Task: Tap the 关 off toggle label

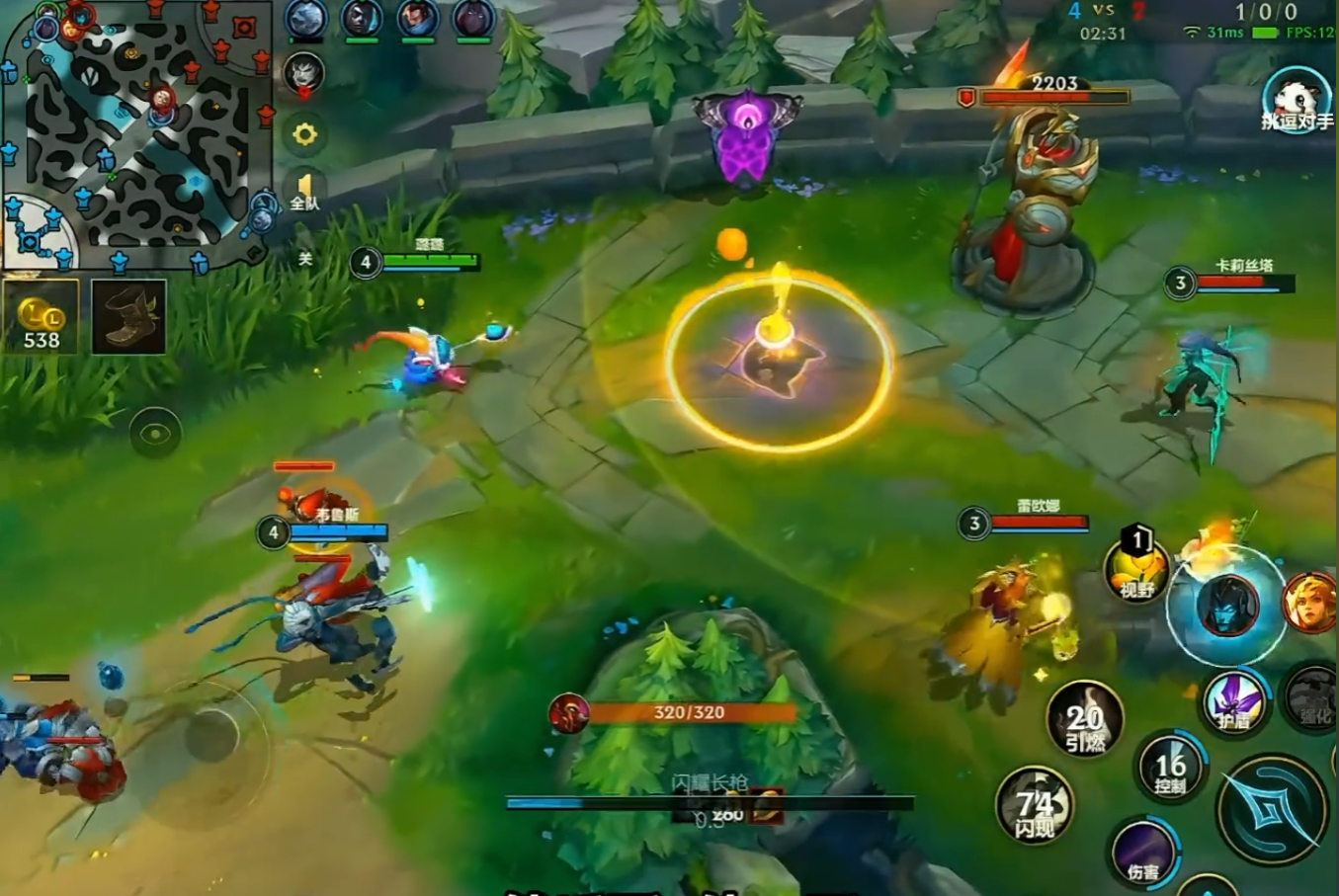Action: (305, 259)
